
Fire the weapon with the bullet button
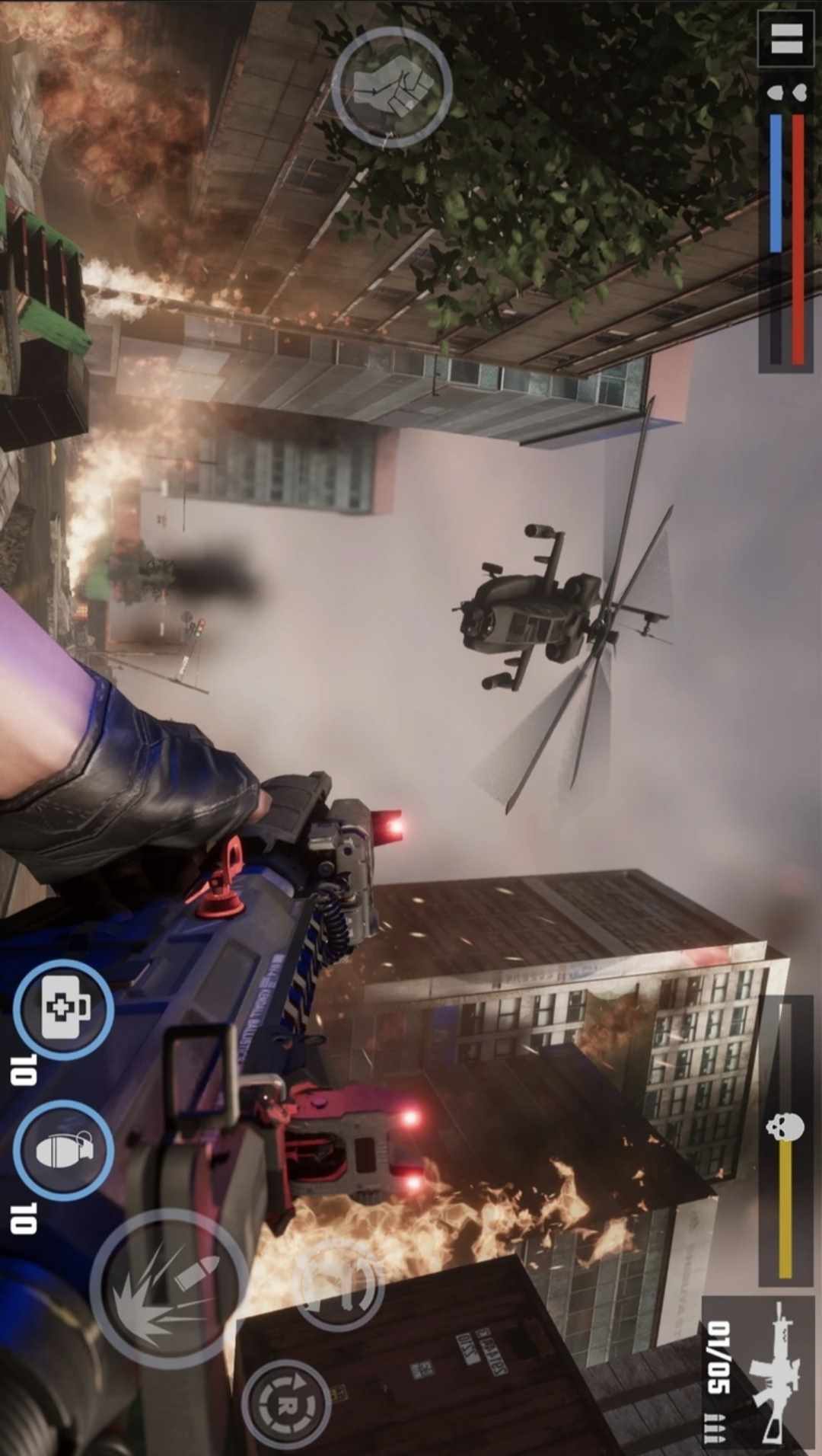pyautogui.click(x=168, y=1288)
